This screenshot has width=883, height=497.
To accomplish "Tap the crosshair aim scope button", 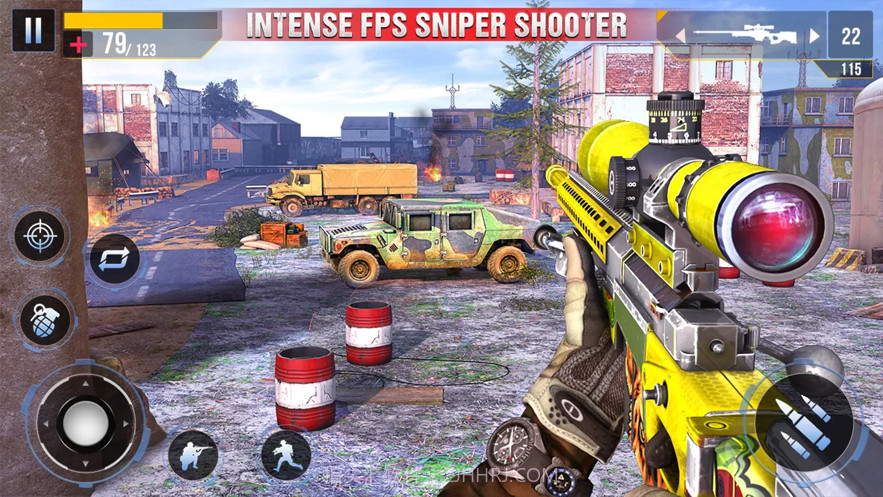I will [x=40, y=236].
